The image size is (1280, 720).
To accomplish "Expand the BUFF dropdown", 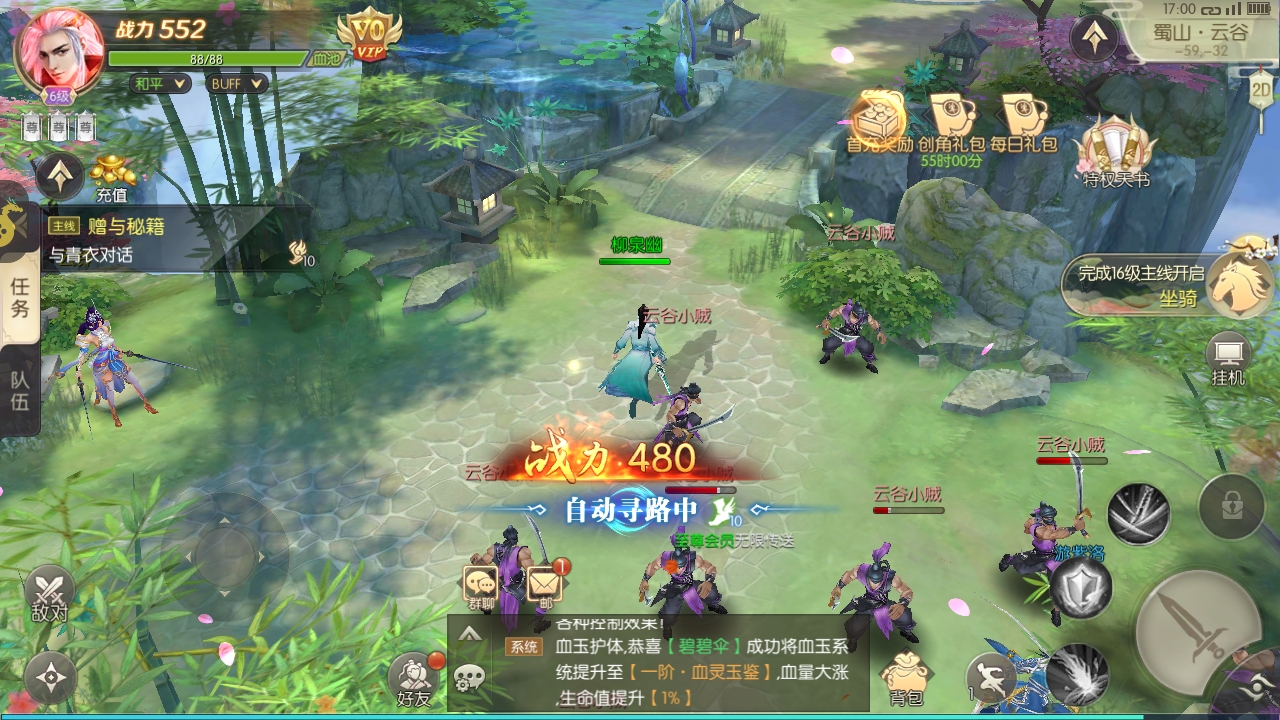I will [x=236, y=84].
